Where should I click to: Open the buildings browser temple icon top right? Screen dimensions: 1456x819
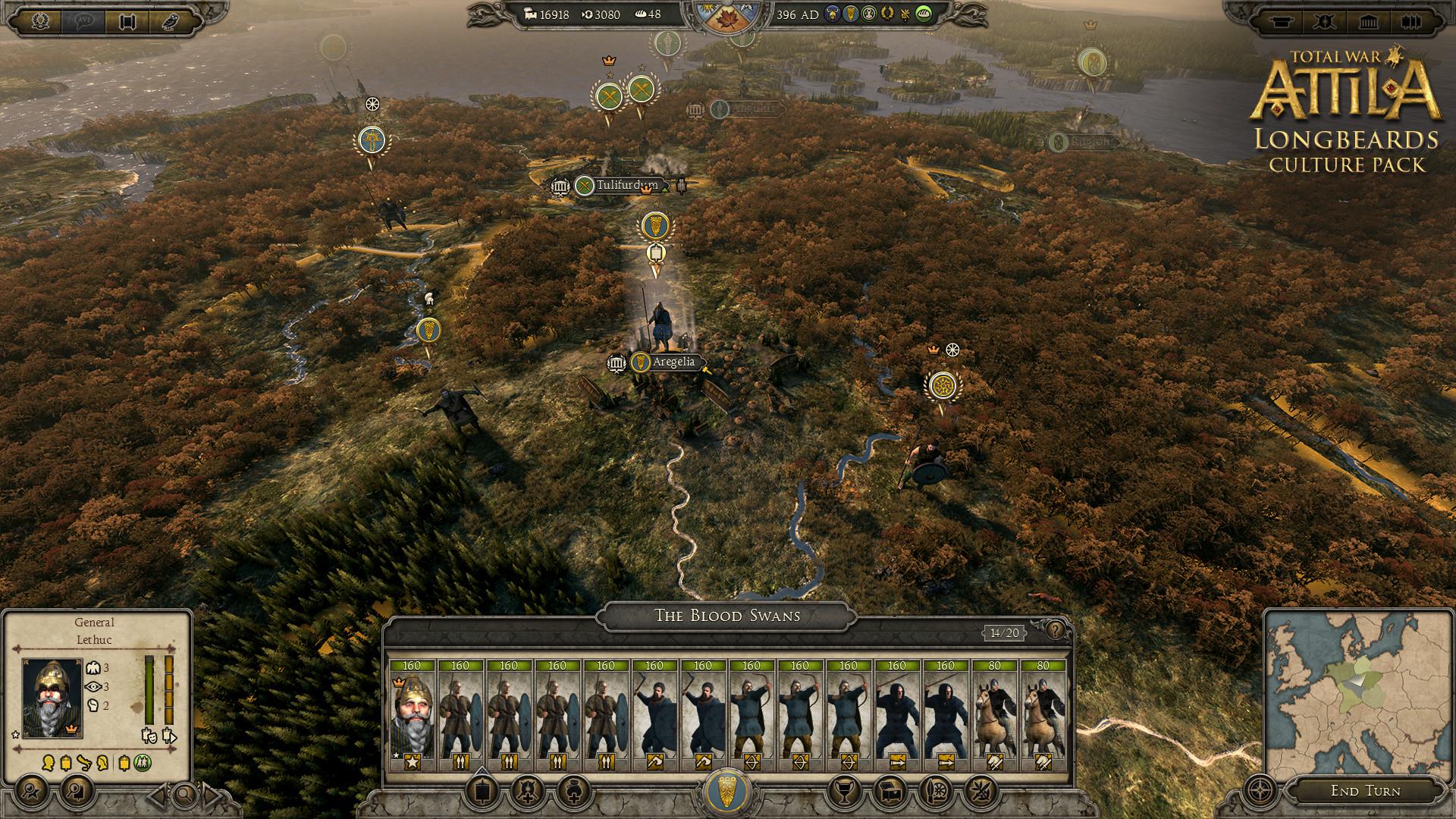point(1368,21)
